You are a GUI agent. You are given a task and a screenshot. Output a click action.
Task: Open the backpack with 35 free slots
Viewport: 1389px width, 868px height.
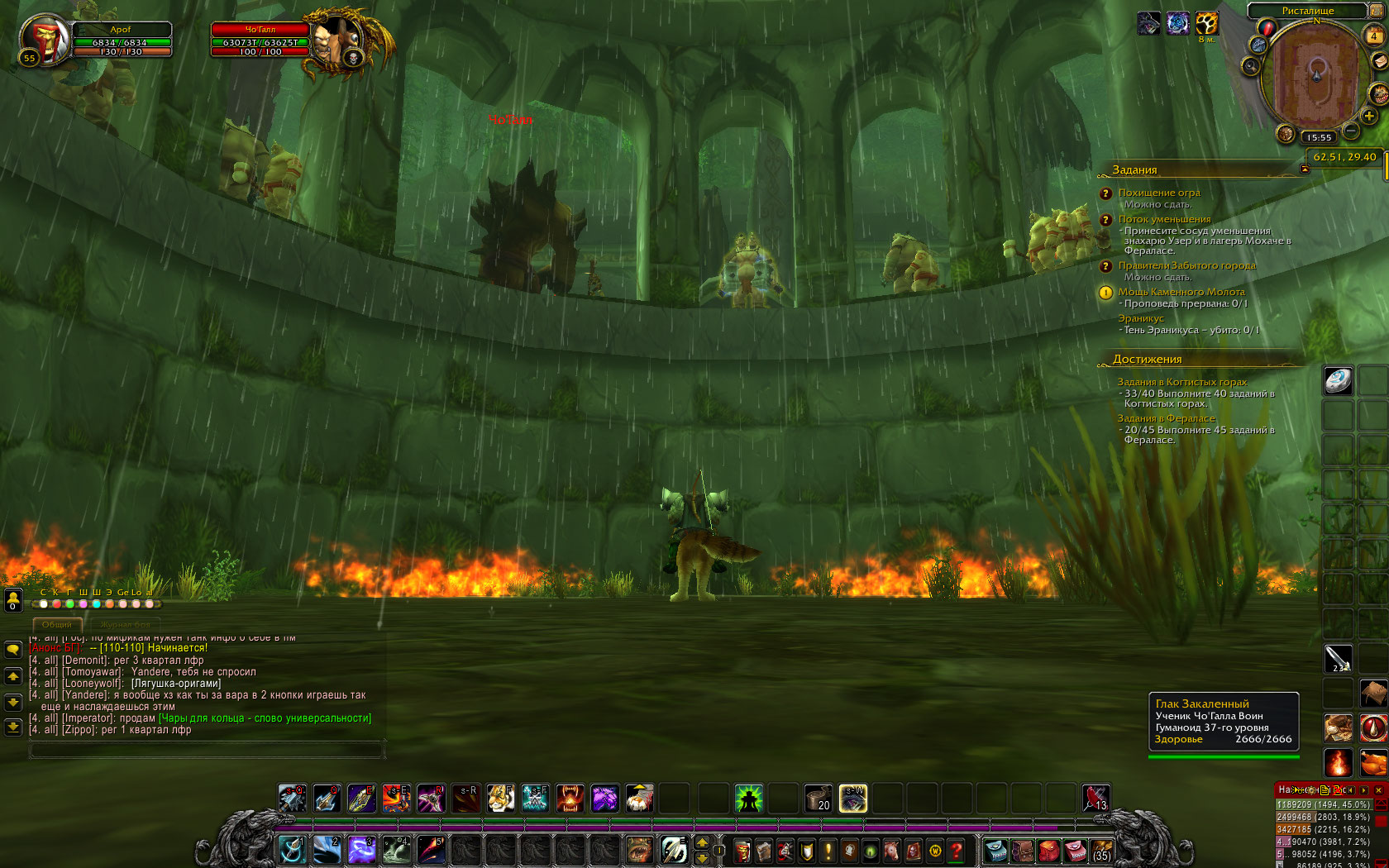click(x=1101, y=850)
